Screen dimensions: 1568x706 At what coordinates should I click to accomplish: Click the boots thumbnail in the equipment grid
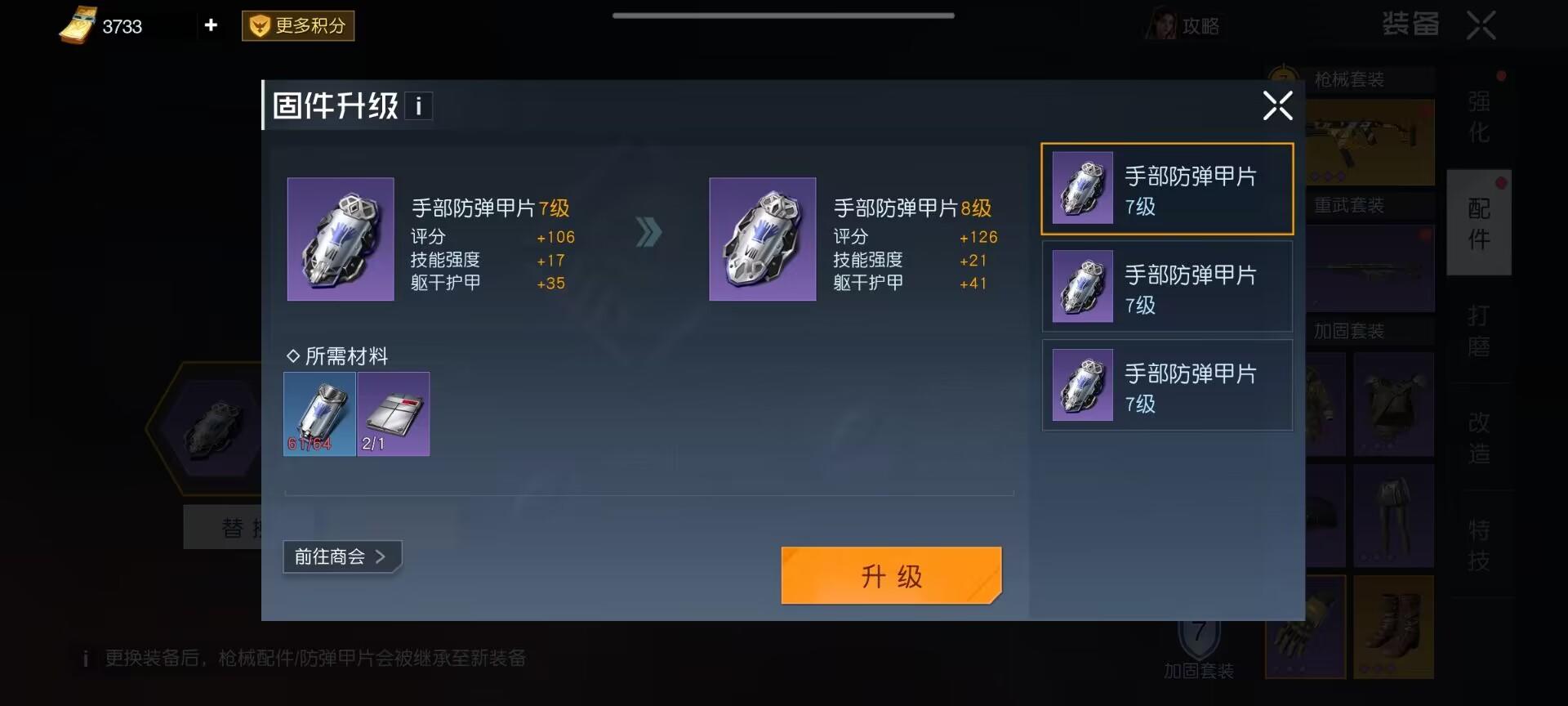tap(1393, 628)
